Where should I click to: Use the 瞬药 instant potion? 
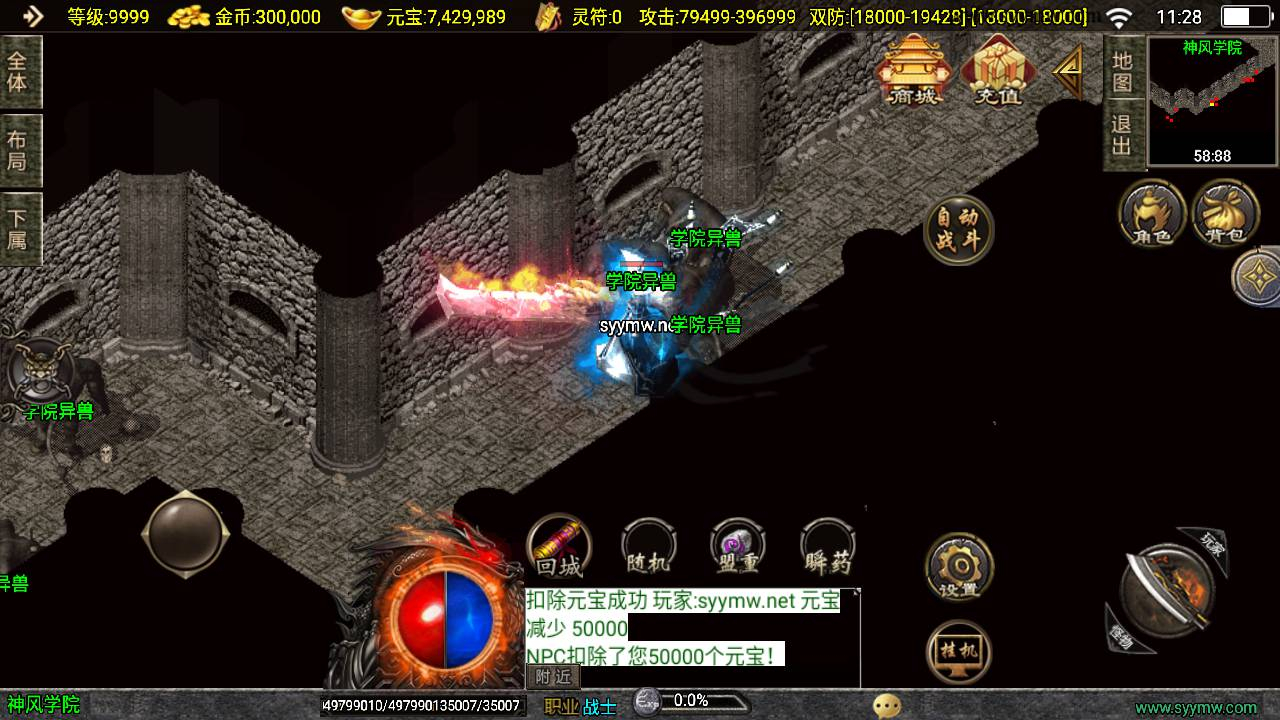tap(828, 548)
